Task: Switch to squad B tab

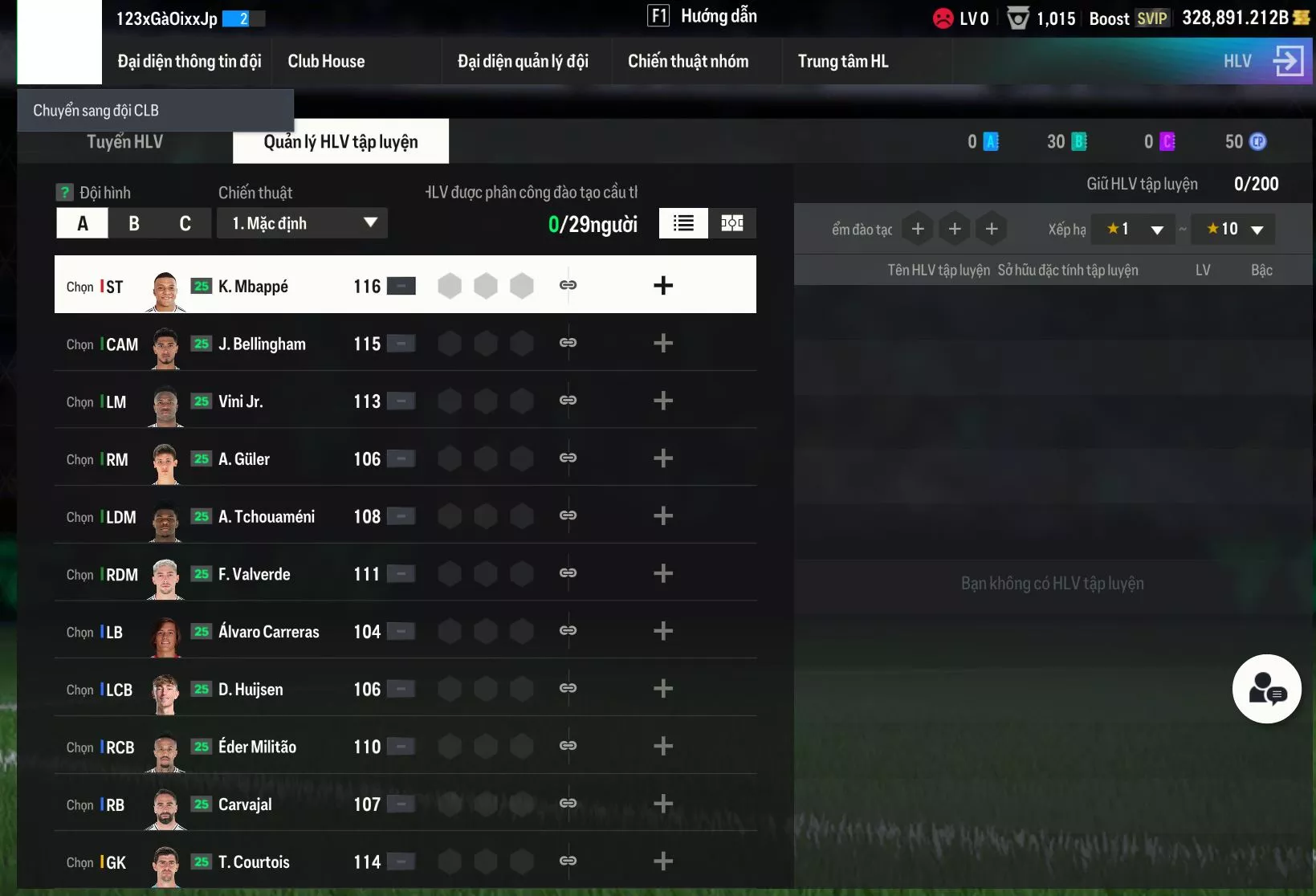Action: tap(134, 223)
